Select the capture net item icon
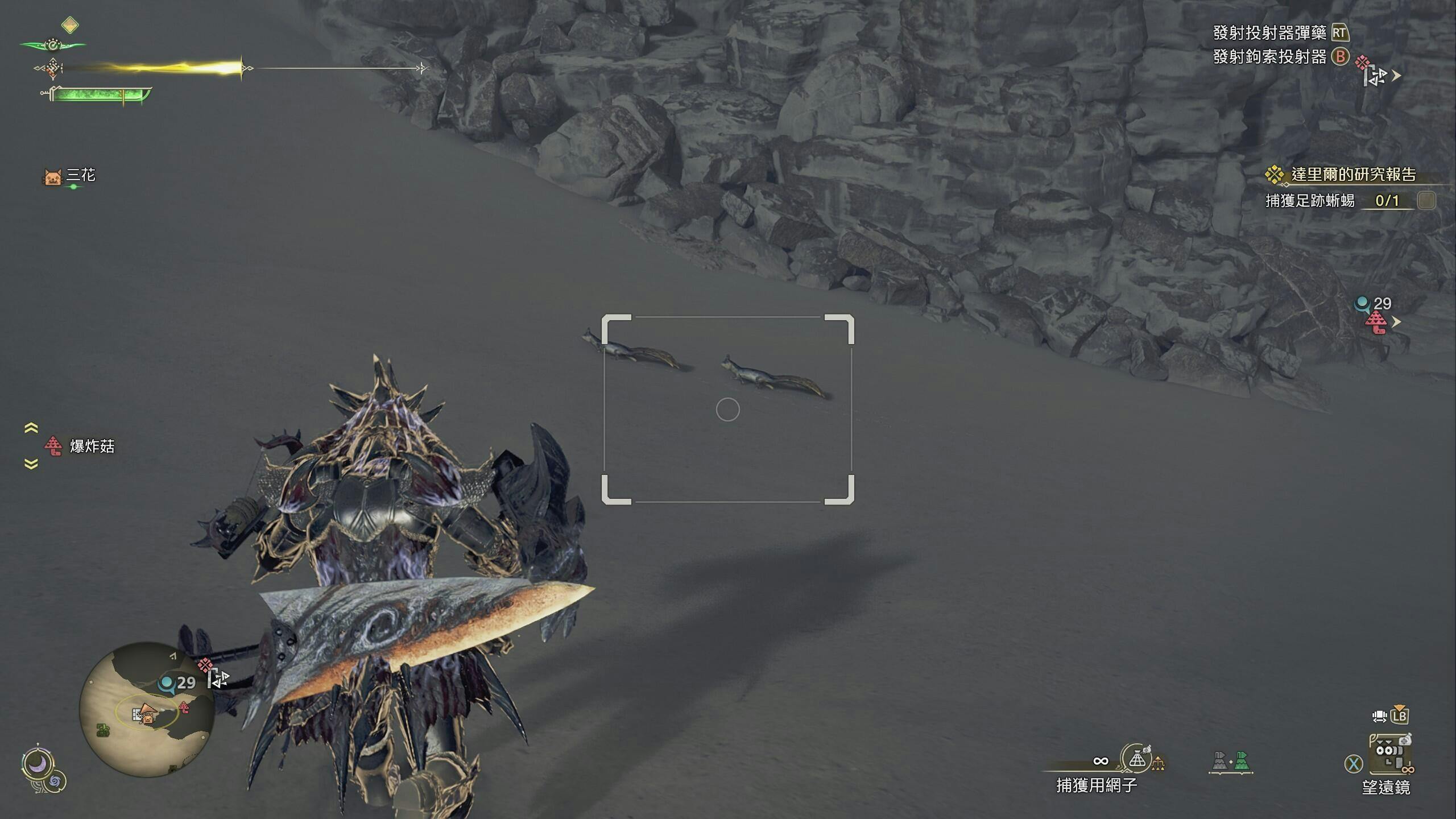The width and height of the screenshot is (1456, 819). pyautogui.click(x=1136, y=759)
